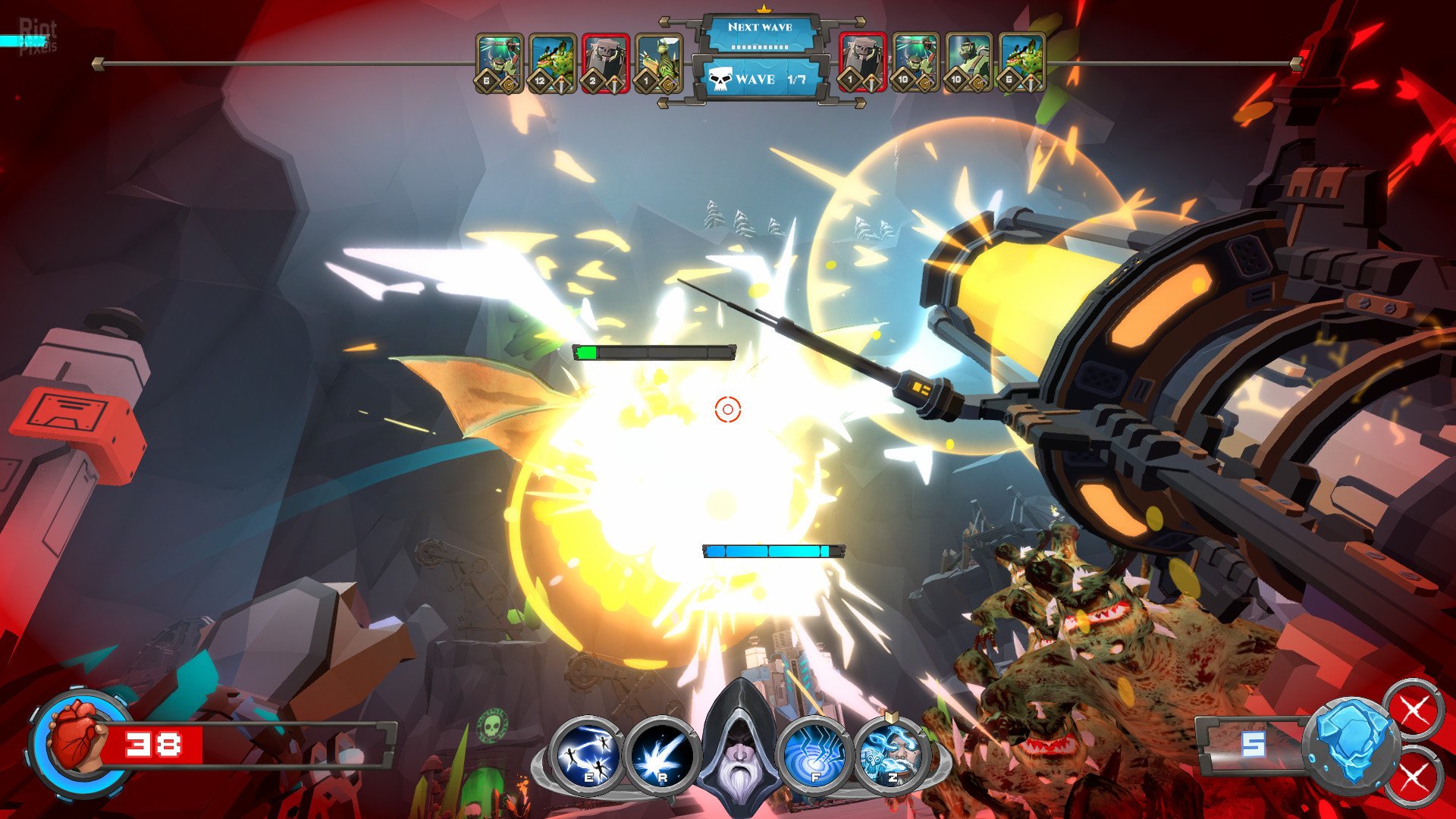Image resolution: width=1456 pixels, height=819 pixels.
Task: Cast the blue vortex lightning ability marked F
Action: [813, 752]
